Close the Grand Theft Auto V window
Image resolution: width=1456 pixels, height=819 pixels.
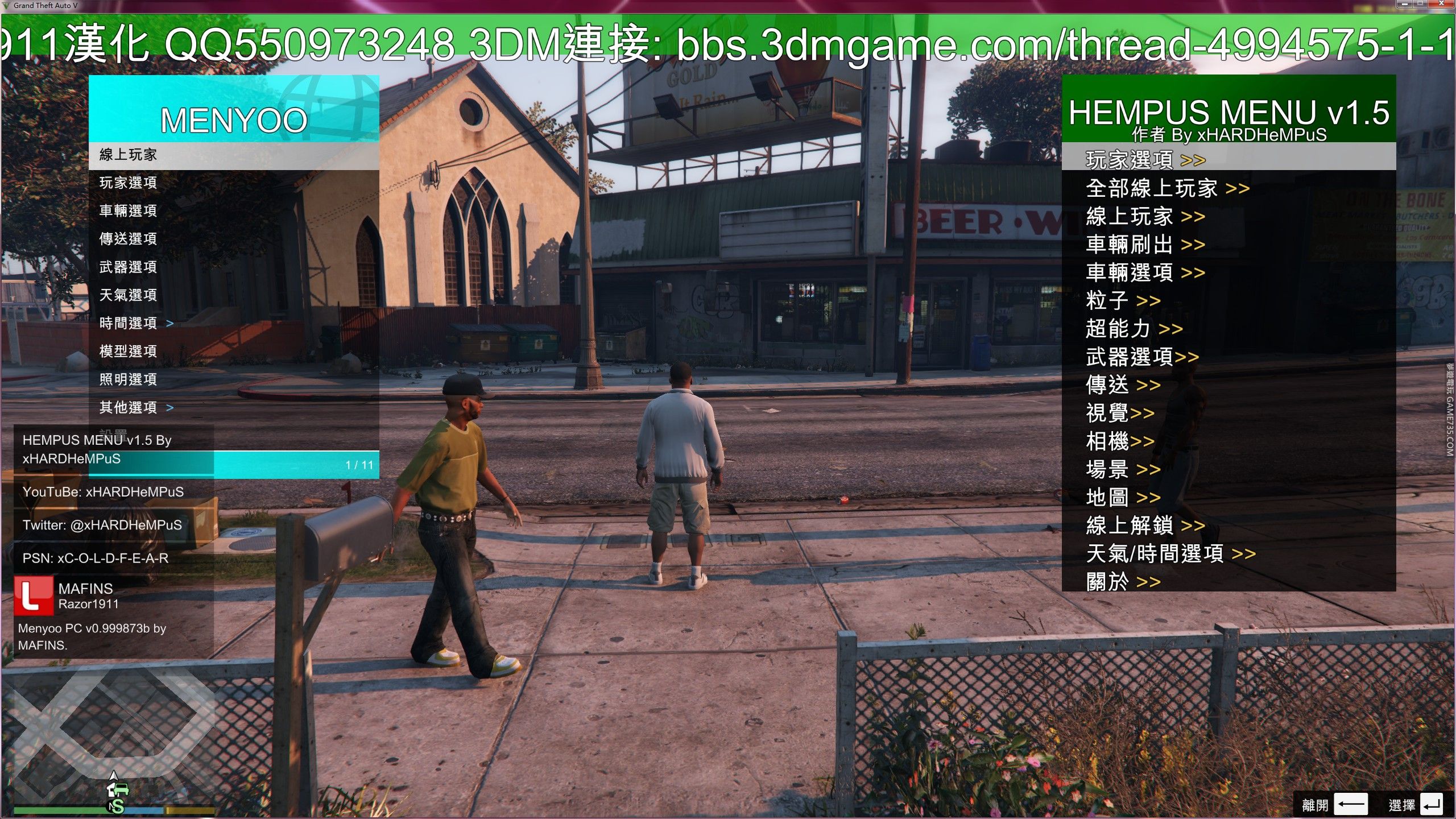click(1442, 5)
